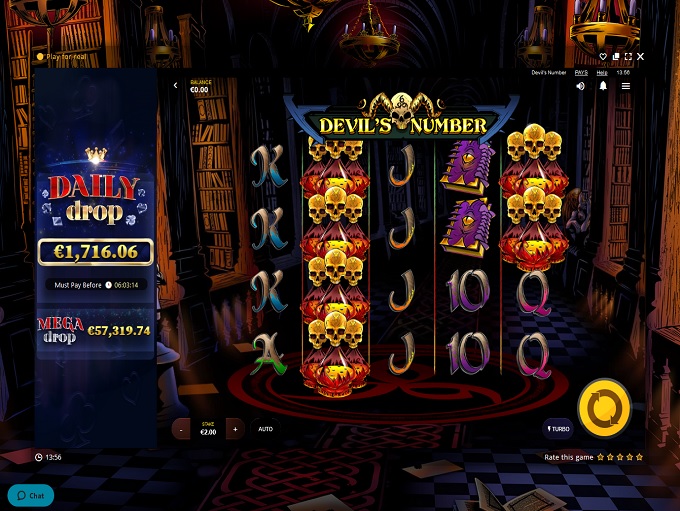Mute the game sound speaker icon

(x=581, y=86)
